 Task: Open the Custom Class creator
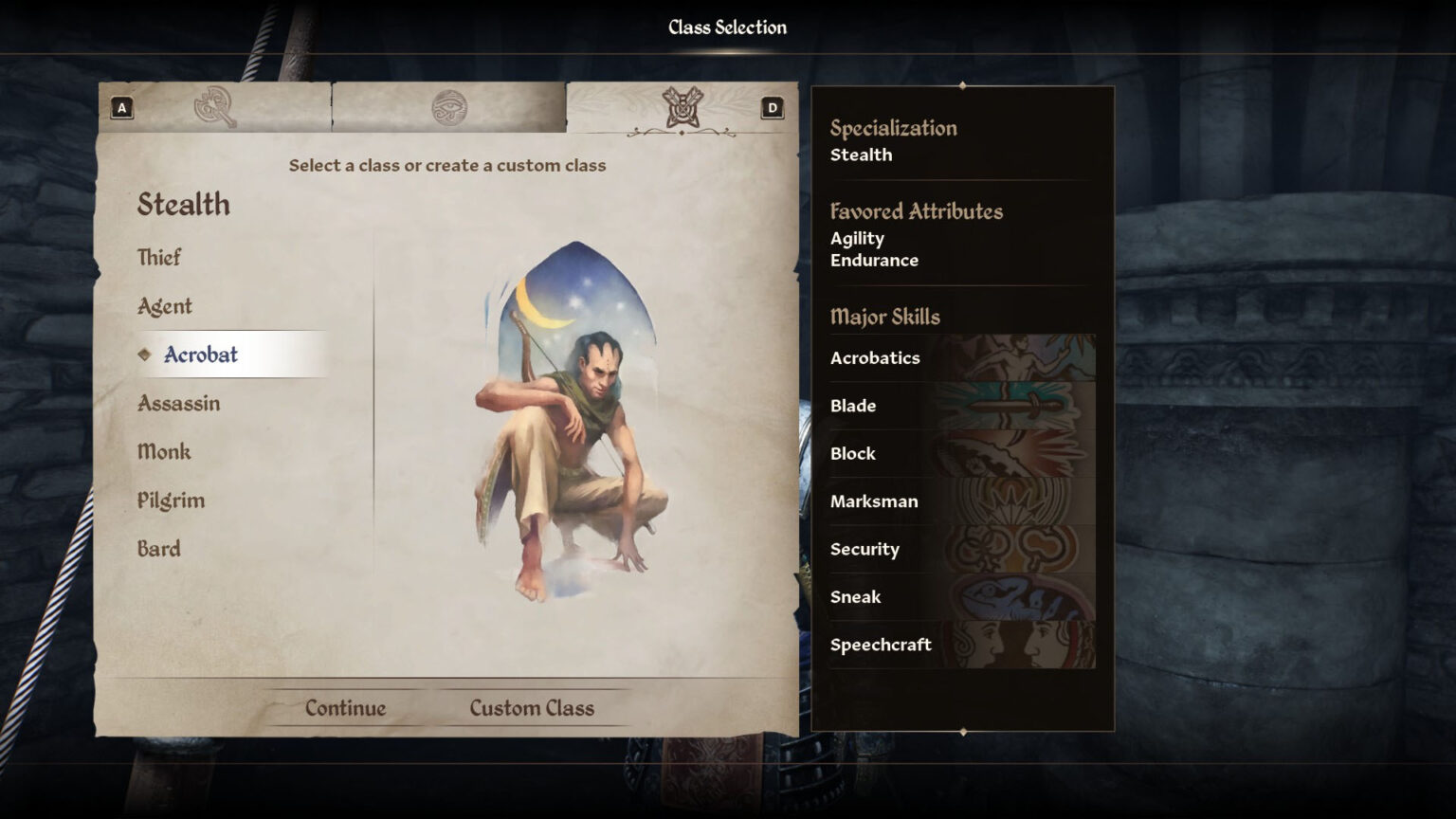[x=531, y=707]
